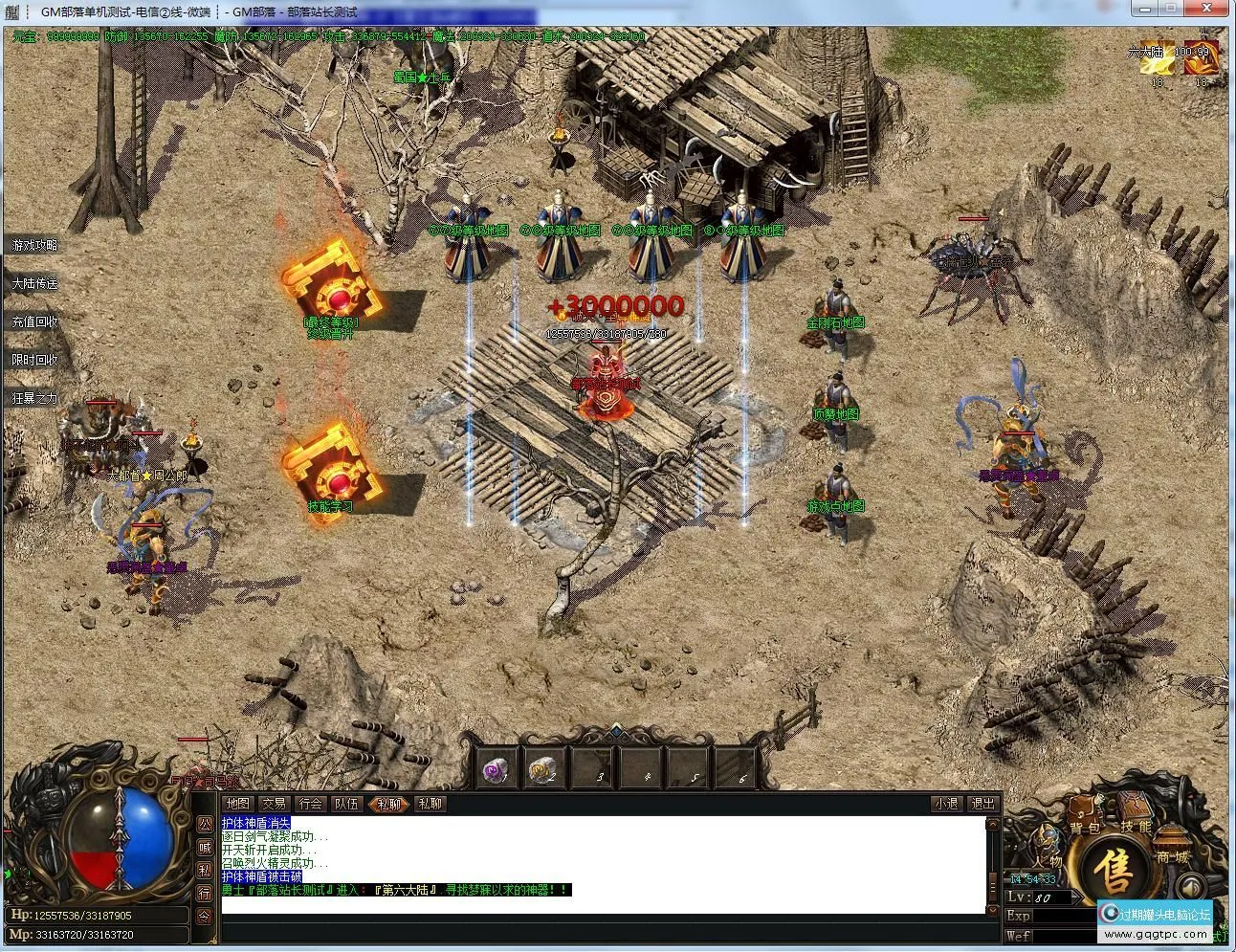Switch to the 地图 map tab
The image size is (1236, 952).
(x=237, y=804)
